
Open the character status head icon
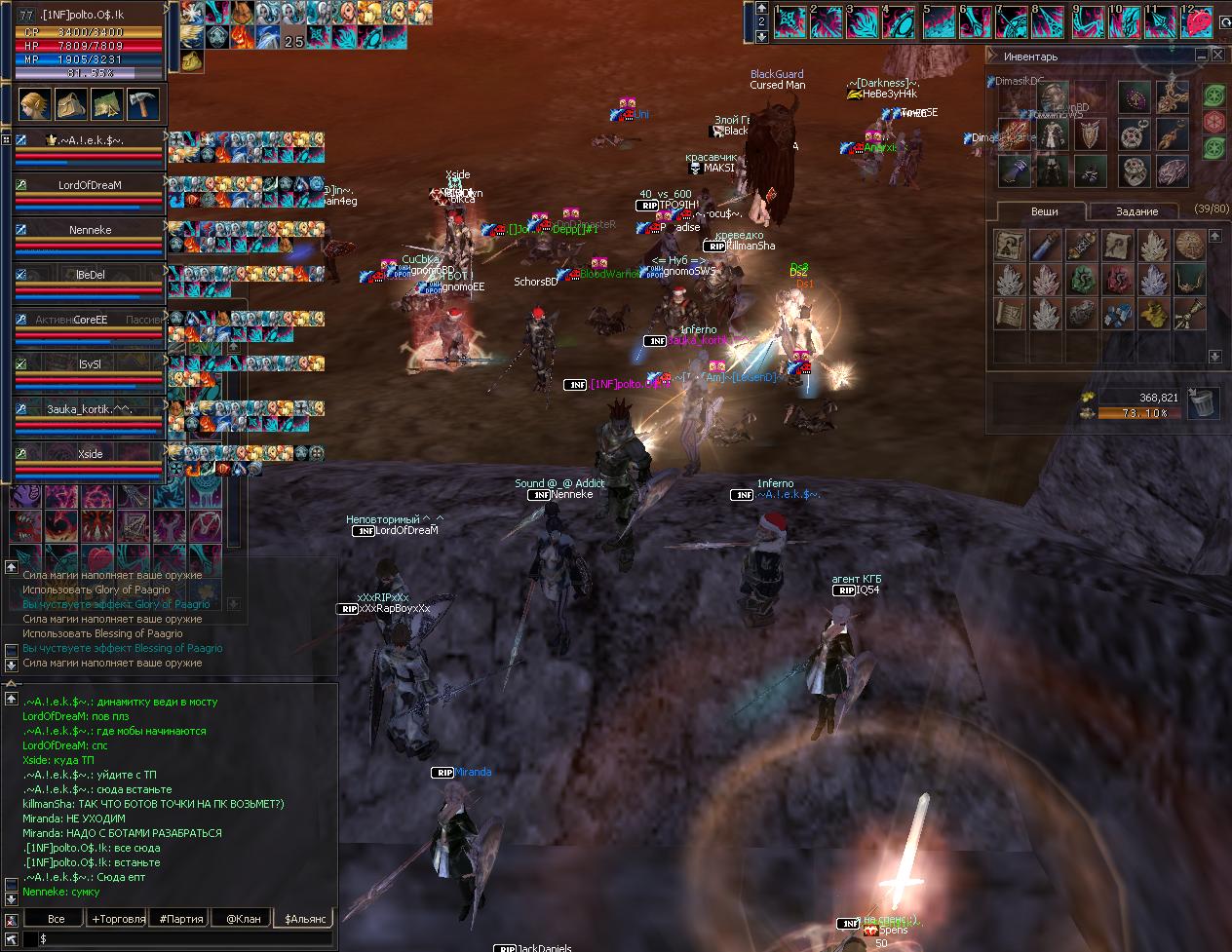click(33, 102)
